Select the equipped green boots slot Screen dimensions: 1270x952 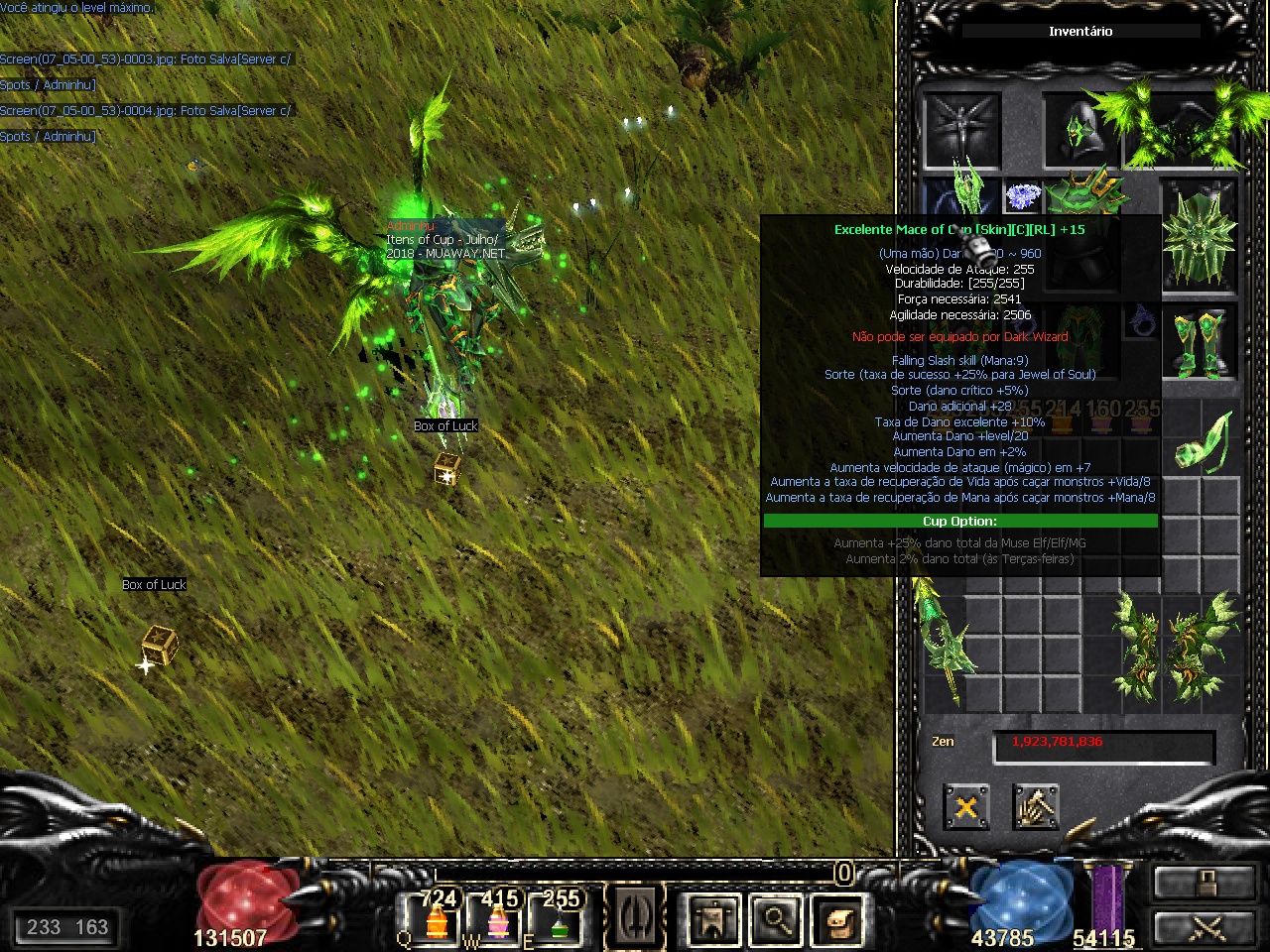pyautogui.click(x=1200, y=342)
